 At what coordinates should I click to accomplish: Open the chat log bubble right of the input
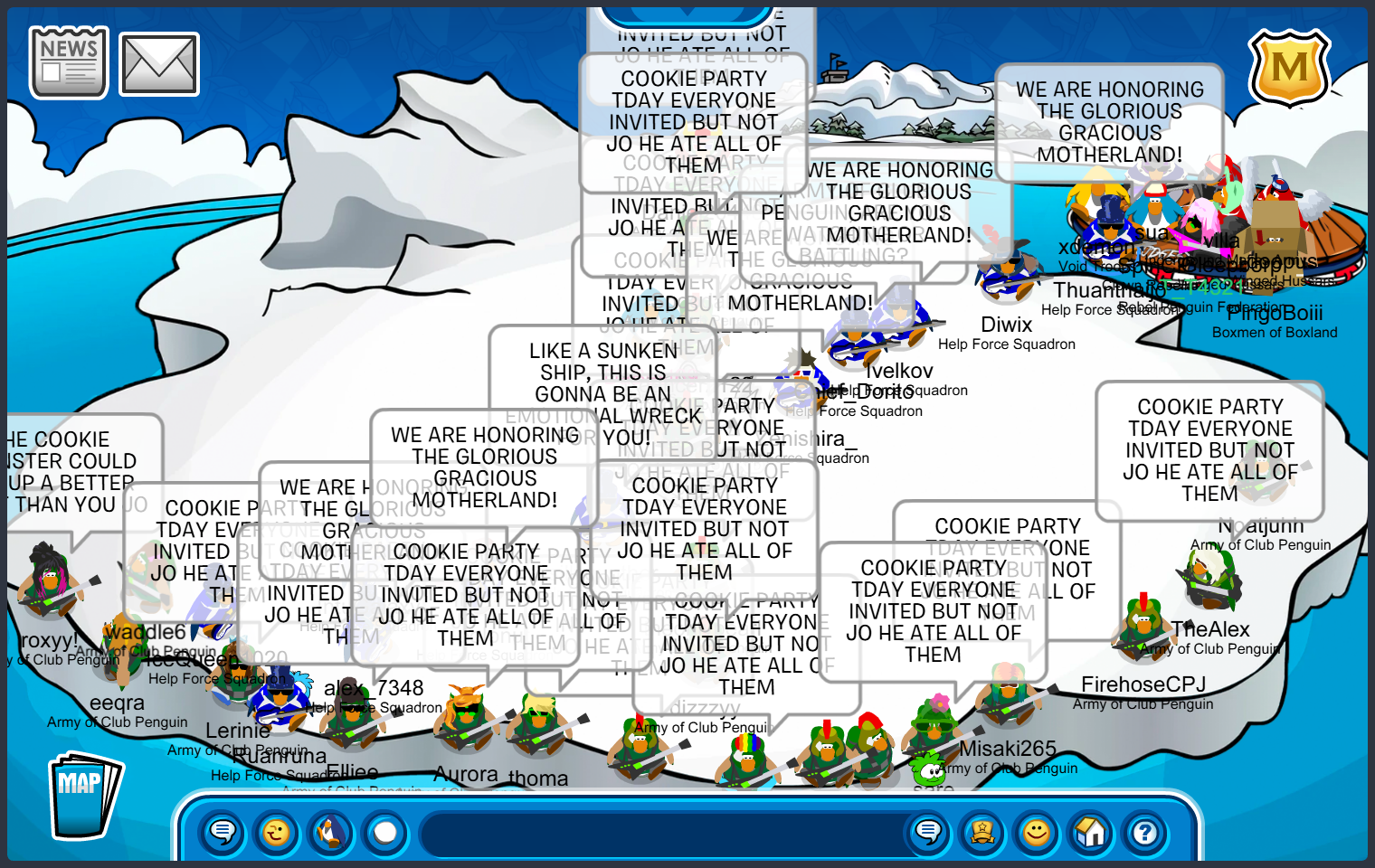pyautogui.click(x=928, y=834)
